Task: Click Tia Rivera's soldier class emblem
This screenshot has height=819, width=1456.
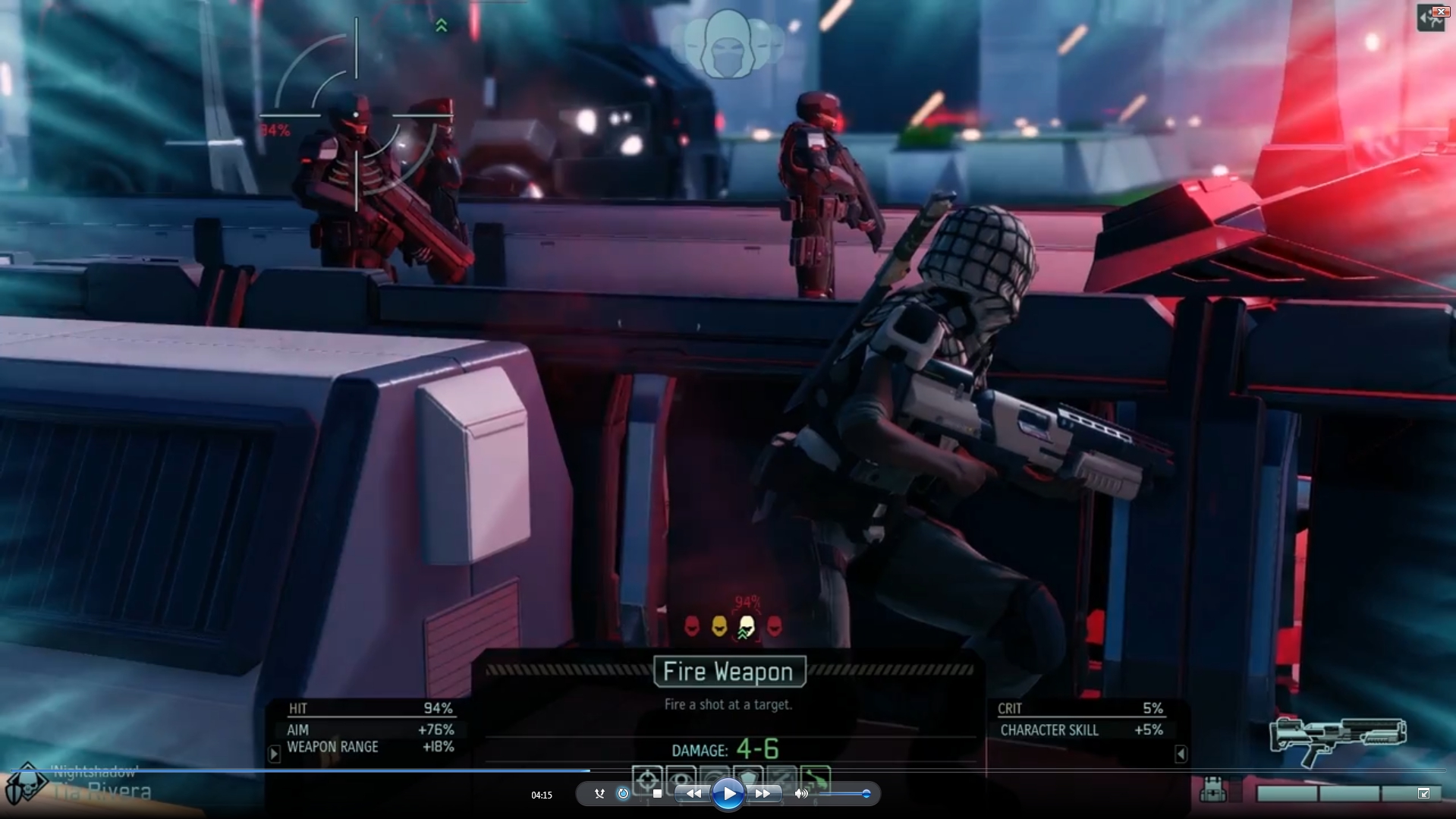Action: (26, 785)
